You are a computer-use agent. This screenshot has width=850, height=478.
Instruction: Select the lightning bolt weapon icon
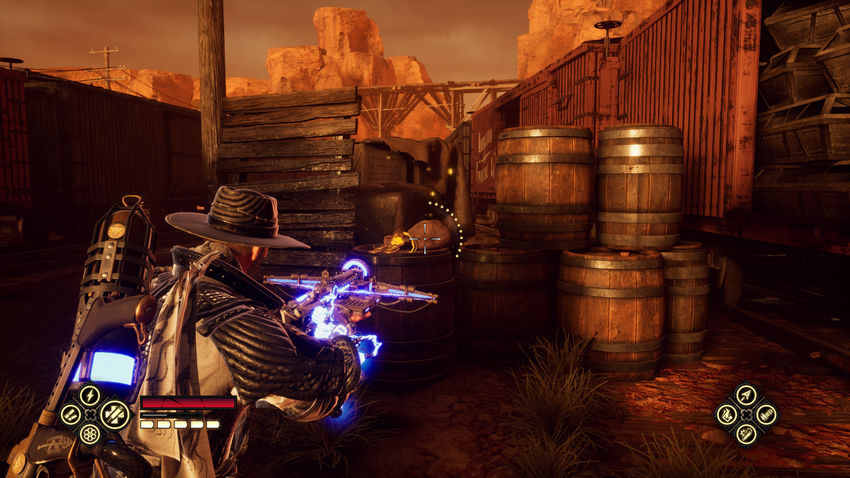(89, 395)
